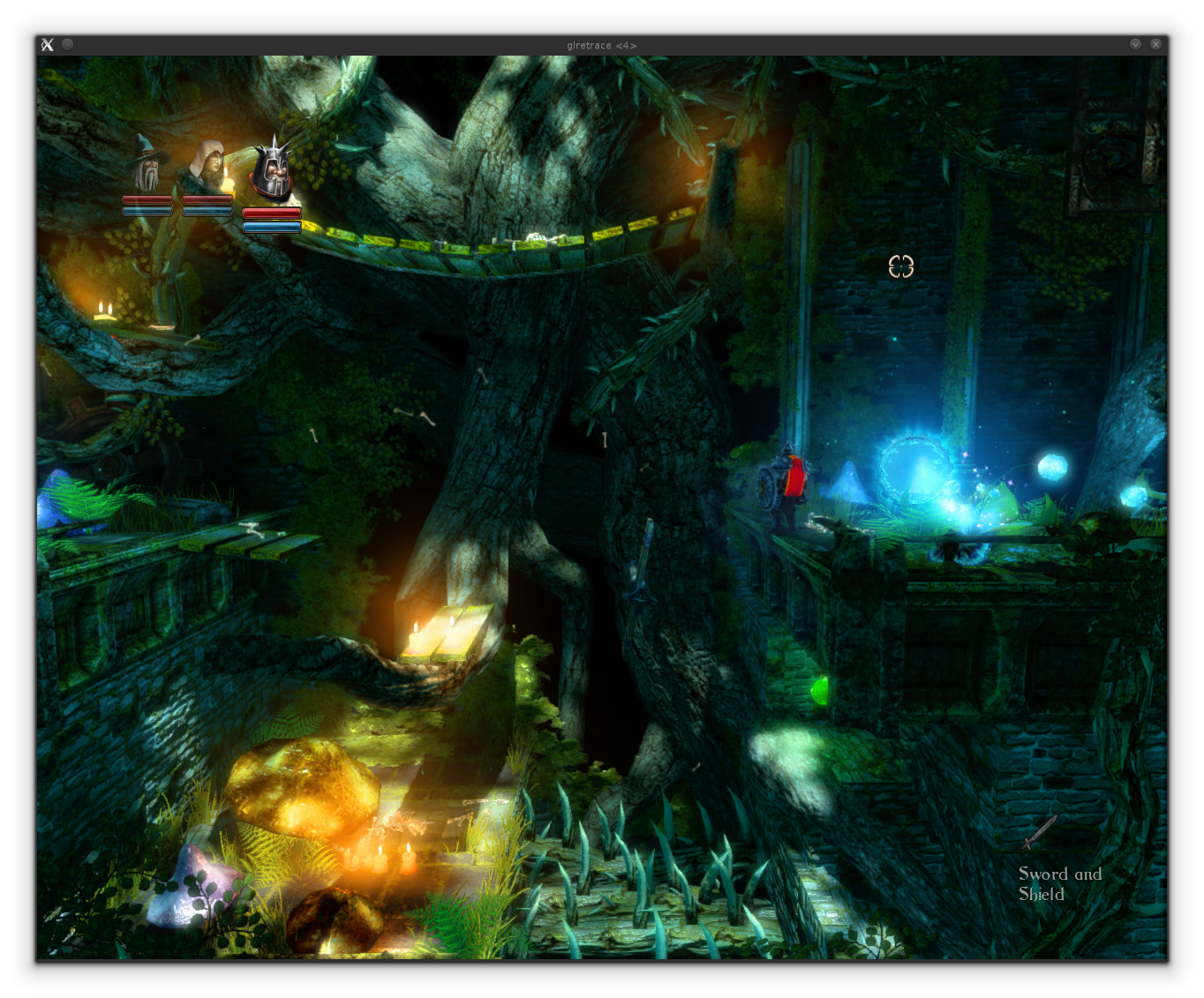The width and height of the screenshot is (1204, 998).
Task: Close the glretrace window
Action: pyautogui.click(x=1155, y=44)
